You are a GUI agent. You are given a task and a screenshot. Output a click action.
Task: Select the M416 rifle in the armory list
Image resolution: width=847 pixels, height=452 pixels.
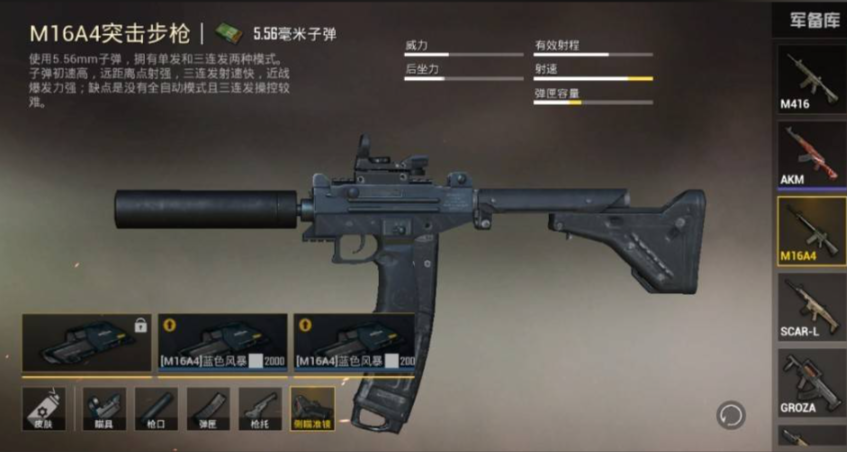[x=811, y=78]
